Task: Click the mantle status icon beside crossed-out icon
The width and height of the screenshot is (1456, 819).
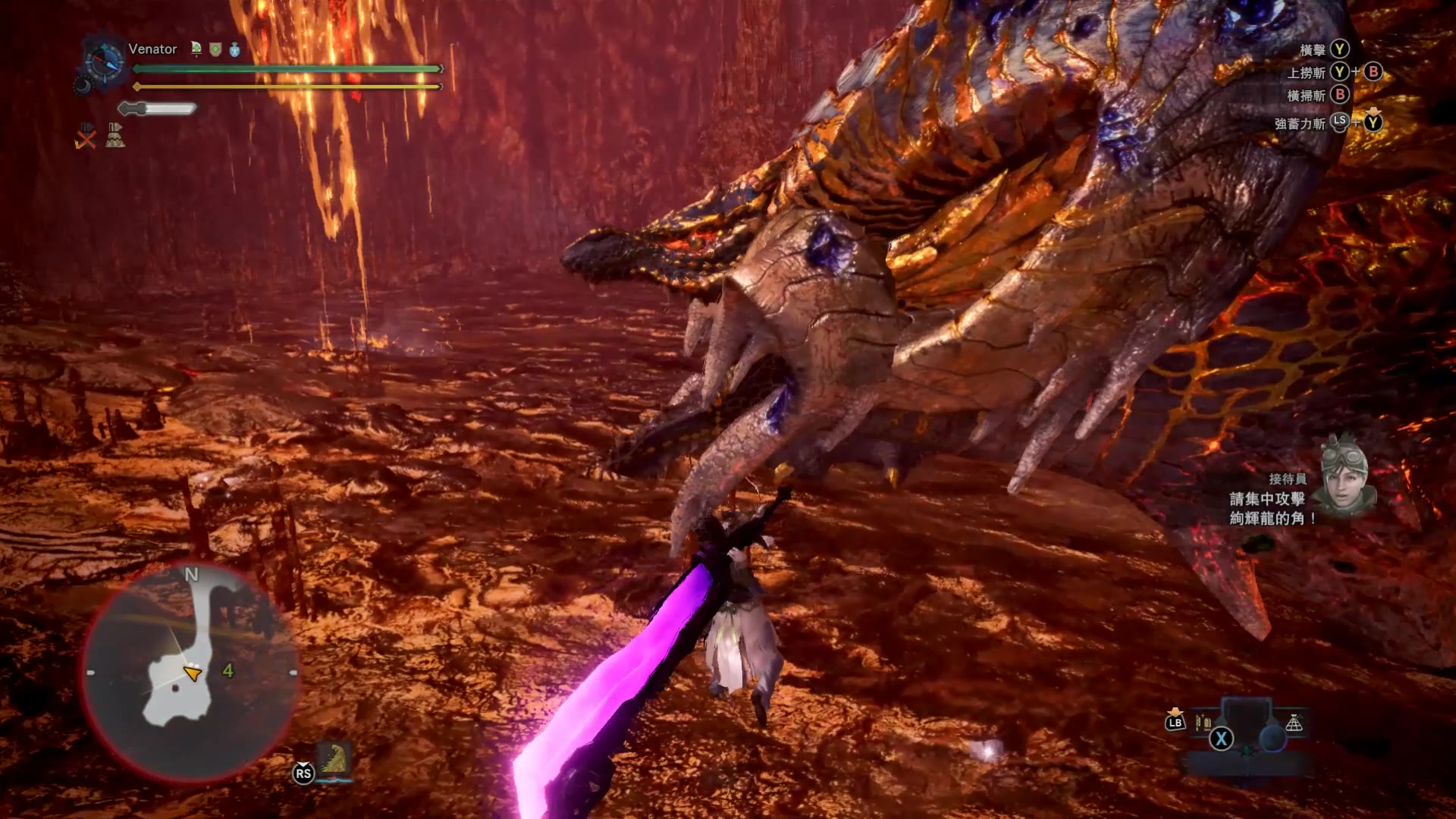Action: [x=115, y=135]
